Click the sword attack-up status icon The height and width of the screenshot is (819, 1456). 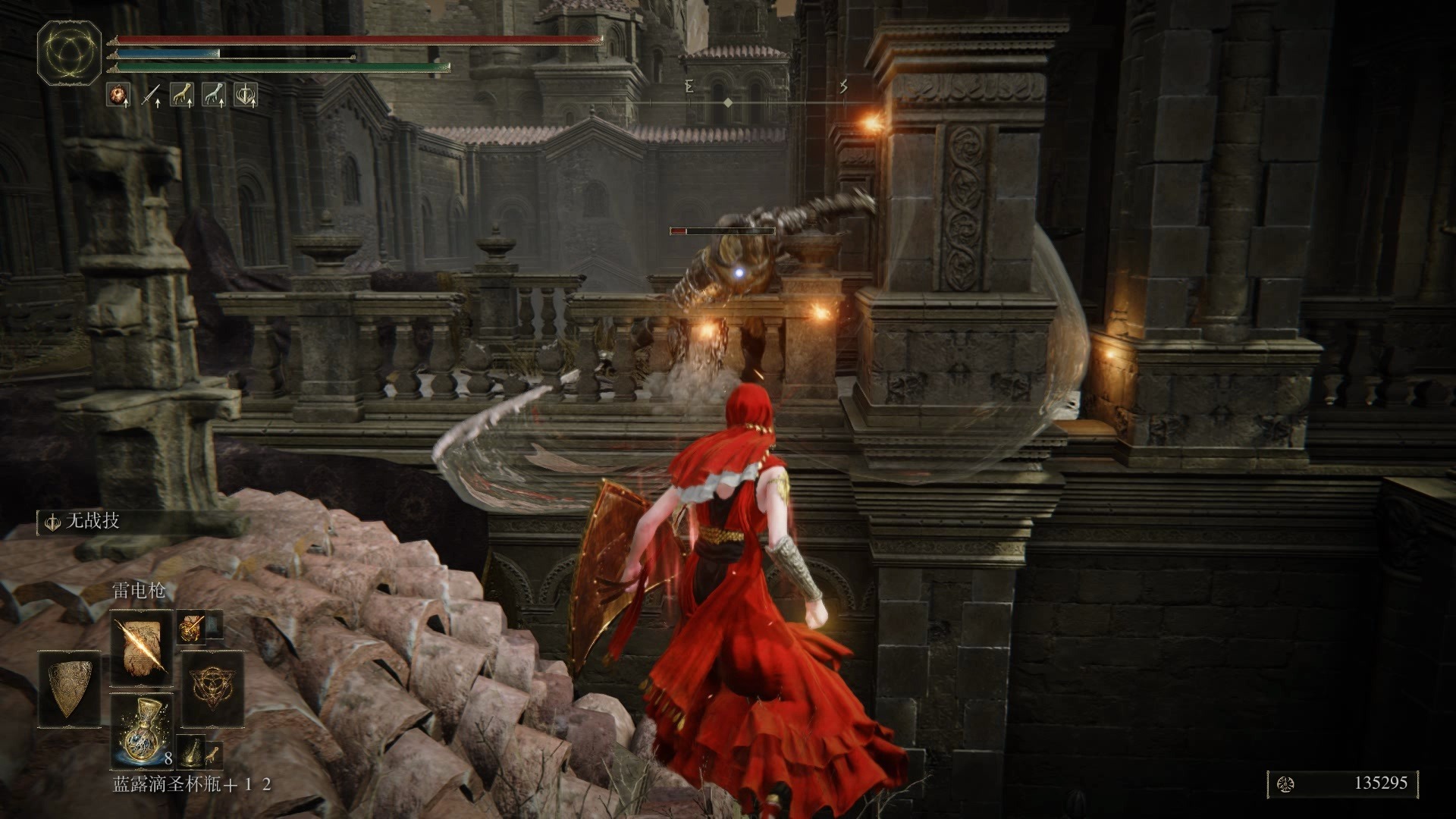(x=150, y=95)
